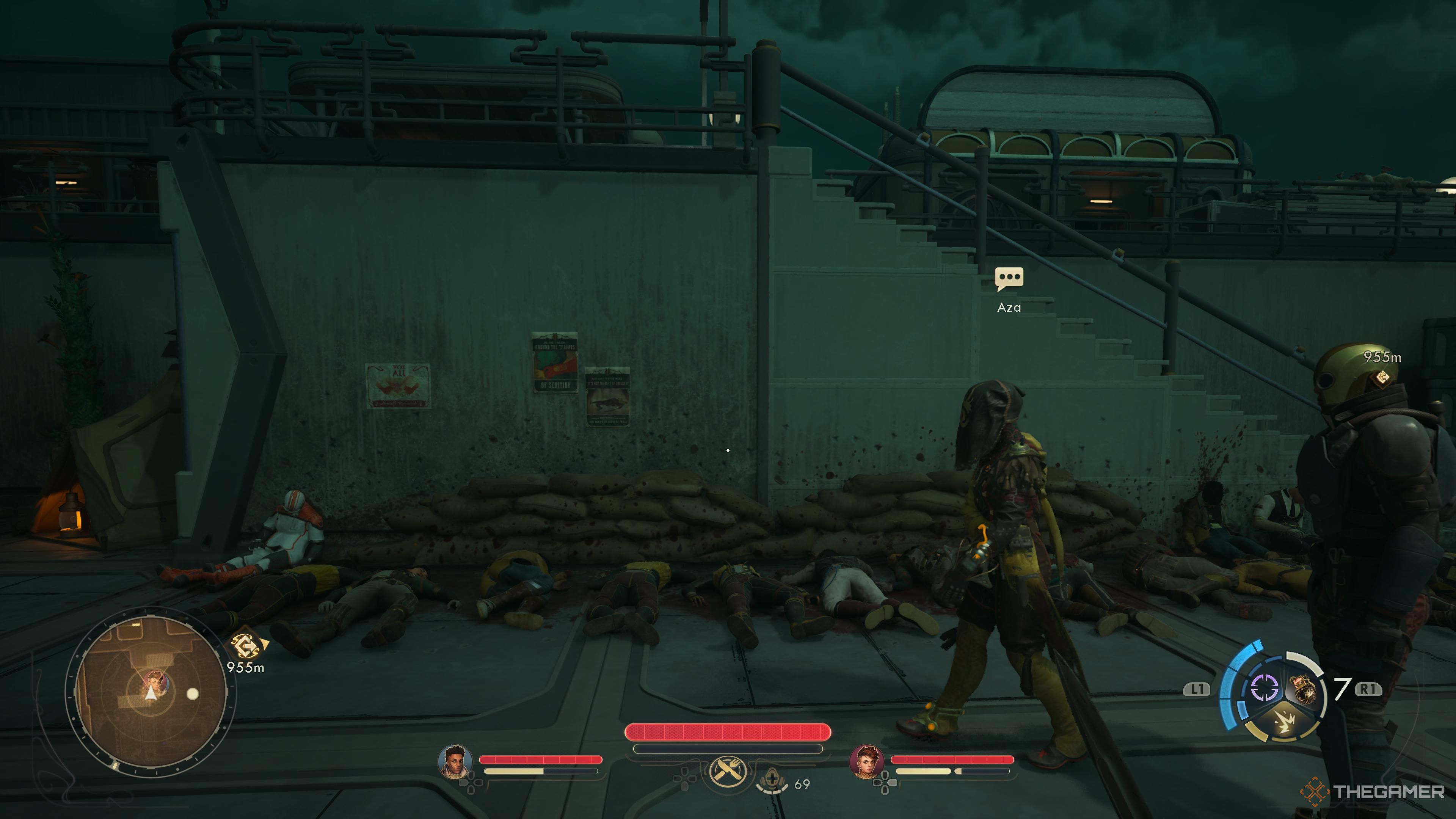Click the objective marker near the helmeted guard
Screen dimensions: 1456x819
[x=1382, y=377]
